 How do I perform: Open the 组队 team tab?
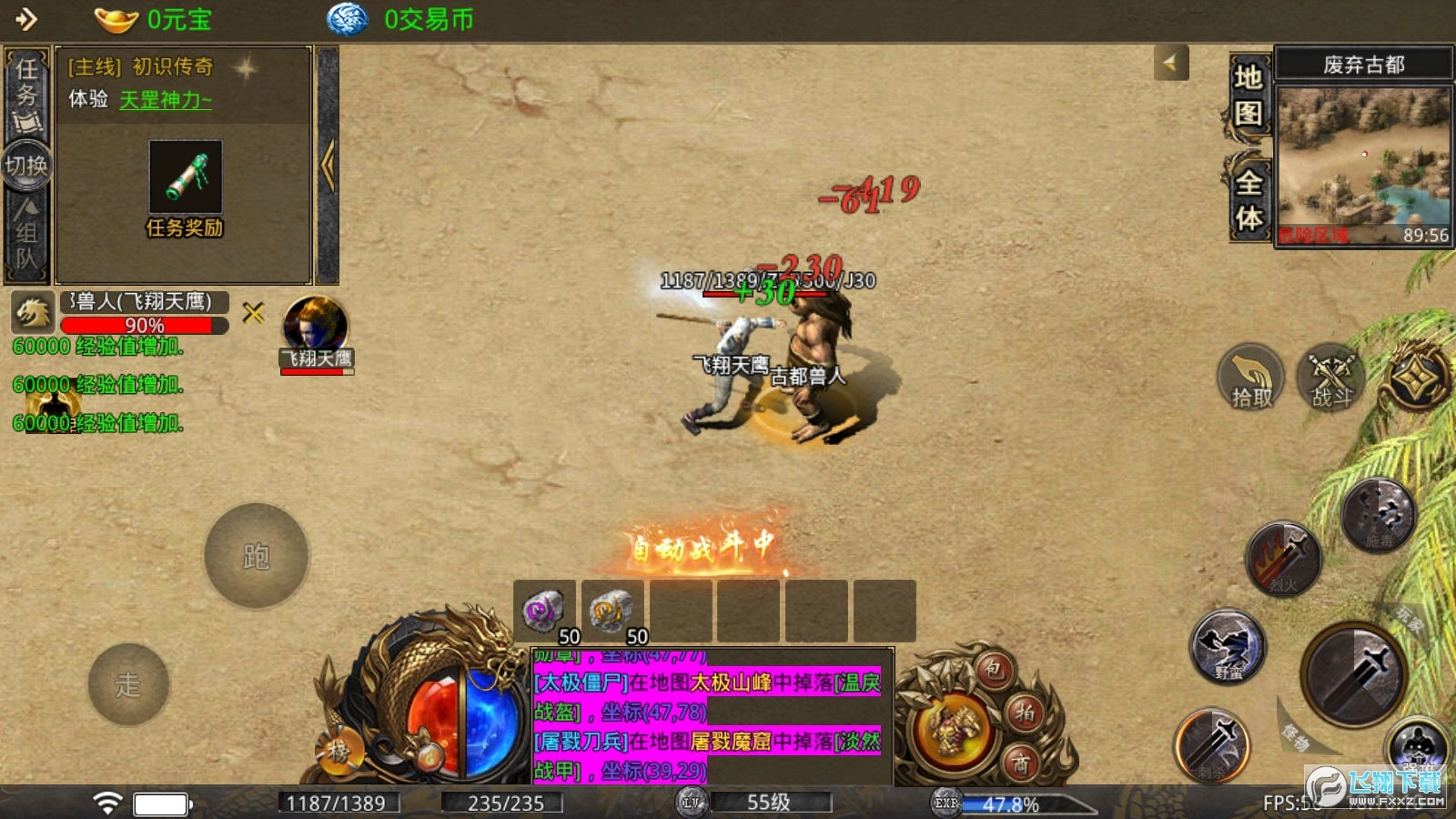[x=26, y=238]
